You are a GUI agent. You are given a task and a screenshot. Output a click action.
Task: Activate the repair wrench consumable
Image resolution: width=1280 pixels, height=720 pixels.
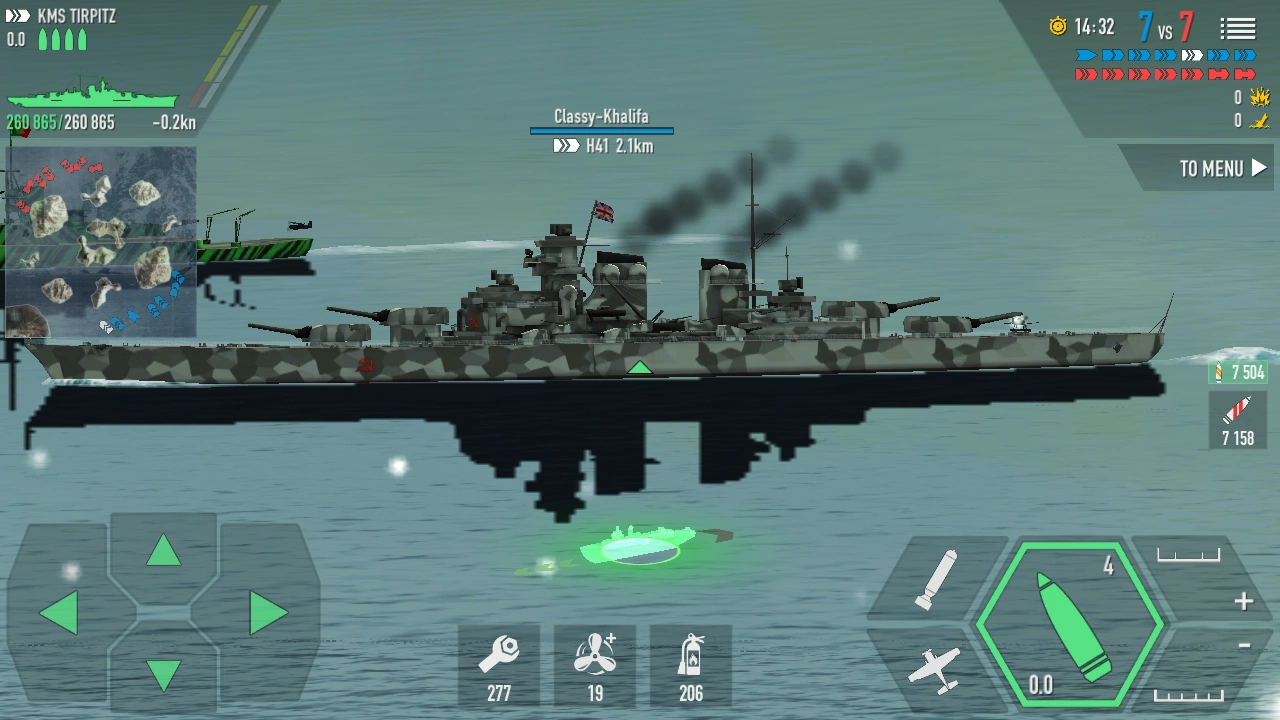point(499,664)
